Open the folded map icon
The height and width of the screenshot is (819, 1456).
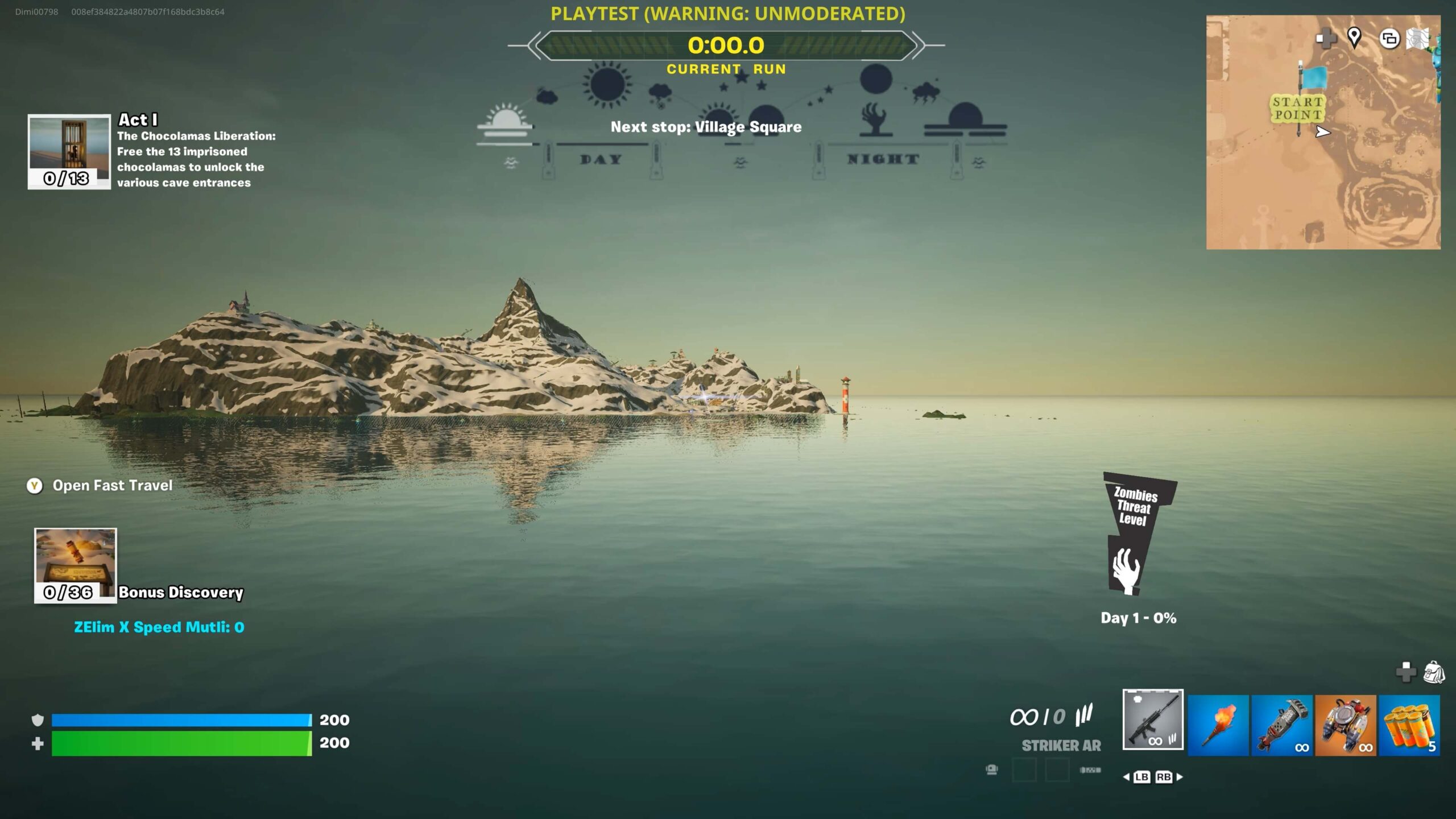(1417, 39)
